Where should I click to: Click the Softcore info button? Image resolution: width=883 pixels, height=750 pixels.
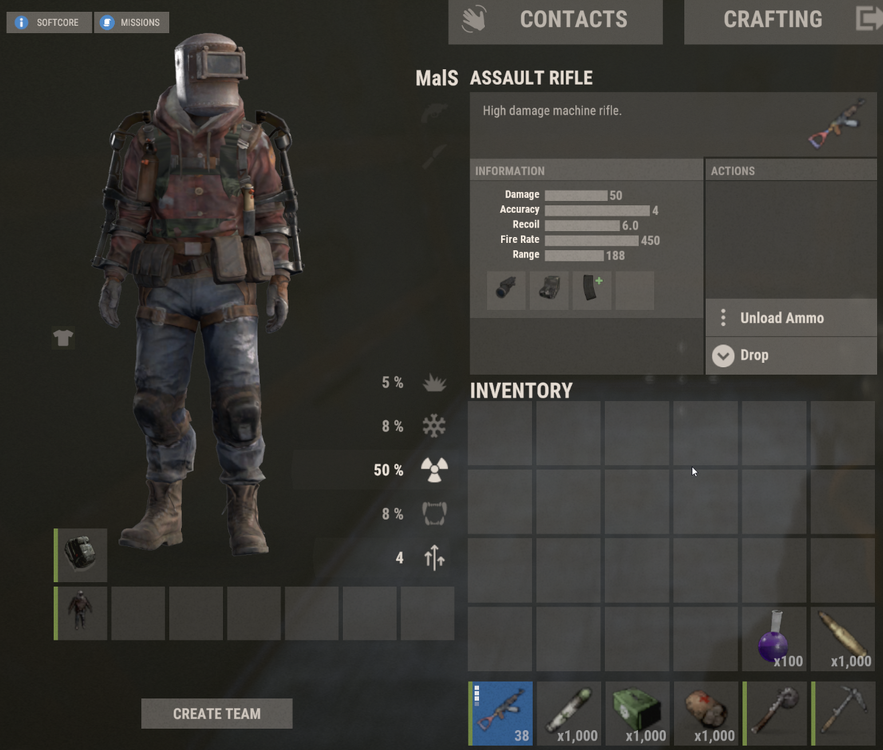coord(49,22)
